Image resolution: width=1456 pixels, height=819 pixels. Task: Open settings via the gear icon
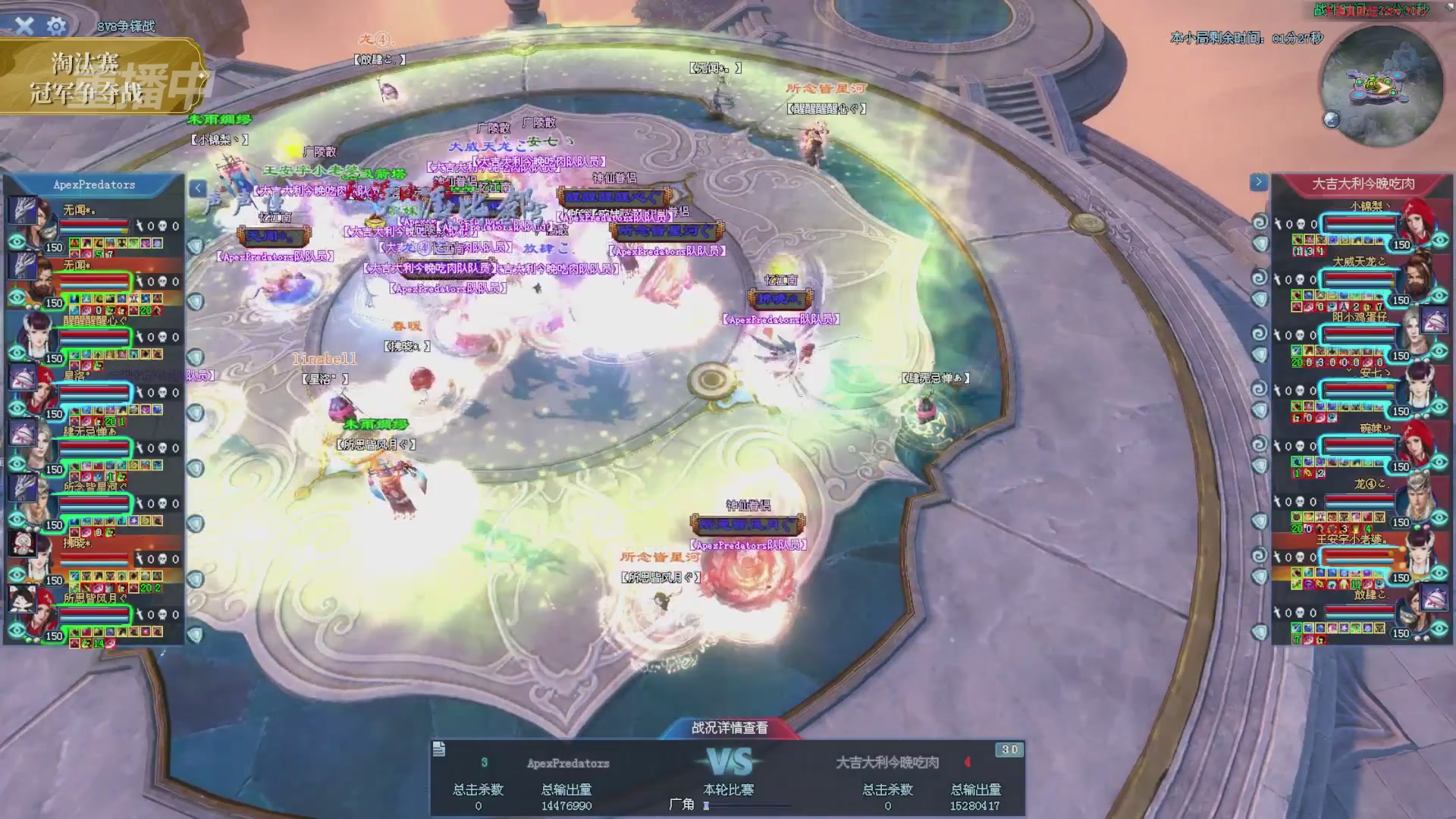click(x=56, y=26)
